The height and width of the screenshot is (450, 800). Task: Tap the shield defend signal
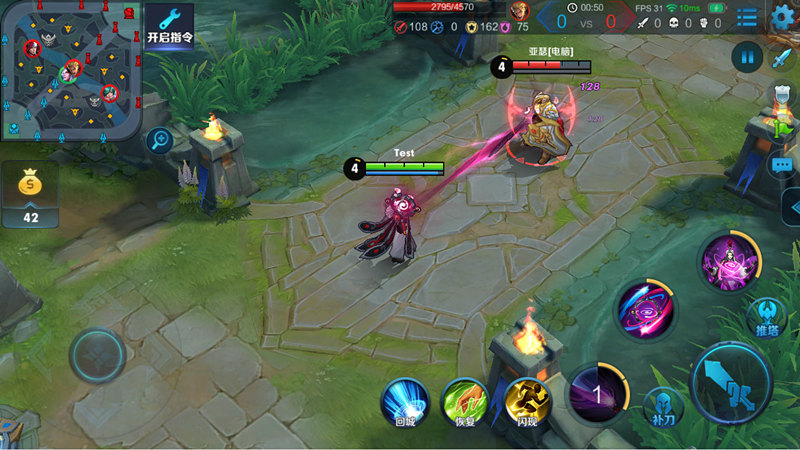coord(782,95)
